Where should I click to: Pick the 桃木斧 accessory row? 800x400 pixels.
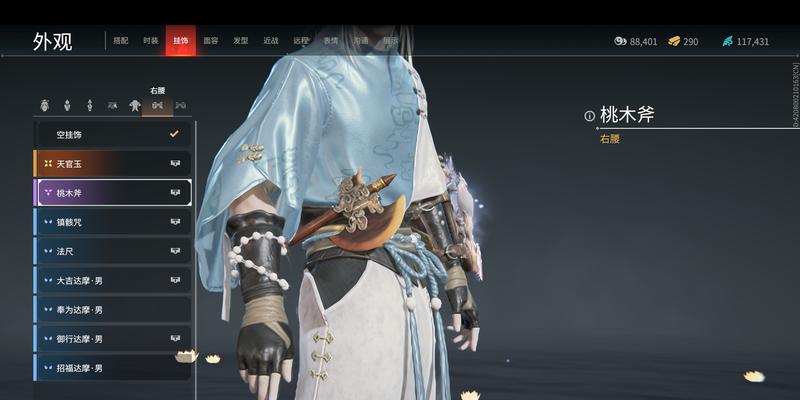[113, 192]
